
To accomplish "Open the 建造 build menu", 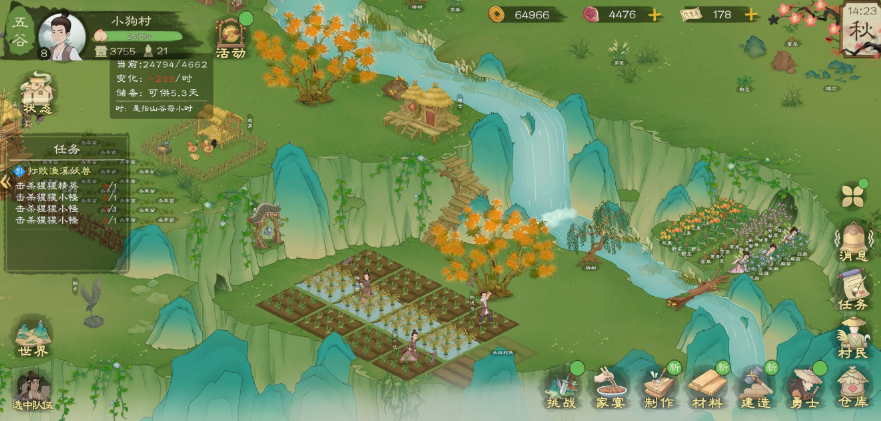I will tap(756, 388).
